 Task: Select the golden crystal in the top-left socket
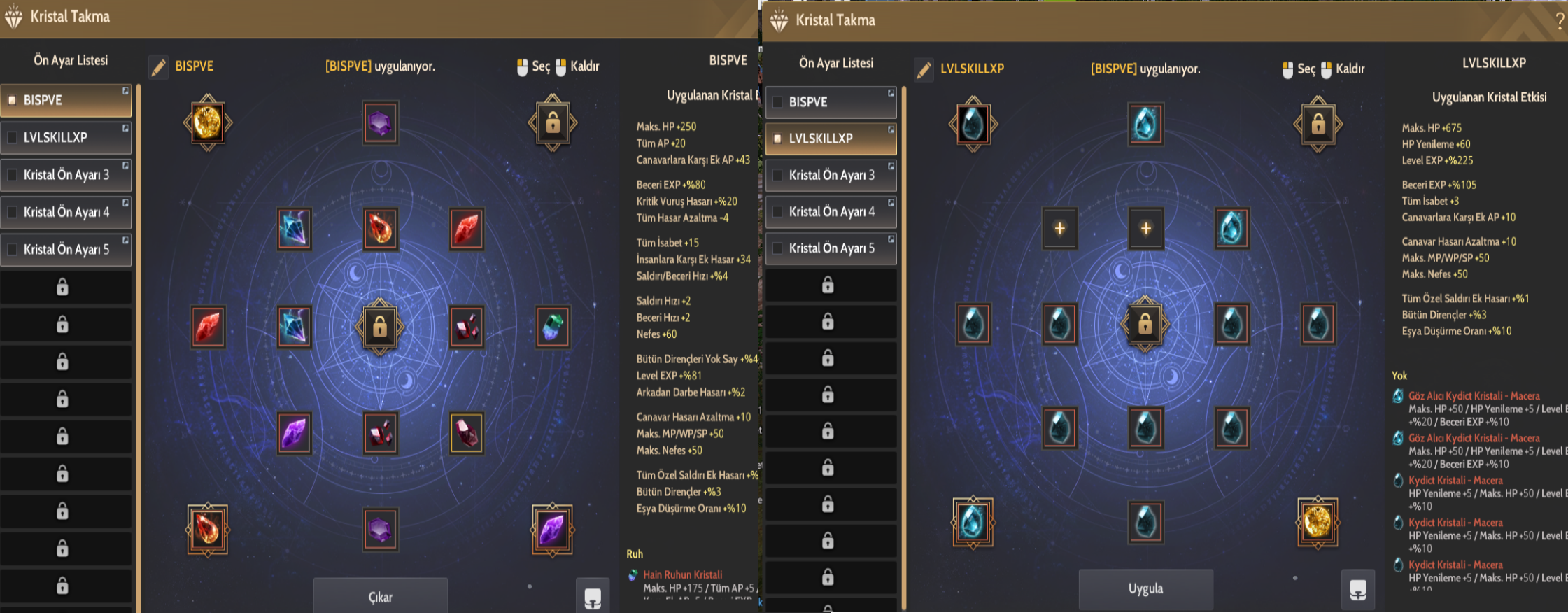point(206,122)
